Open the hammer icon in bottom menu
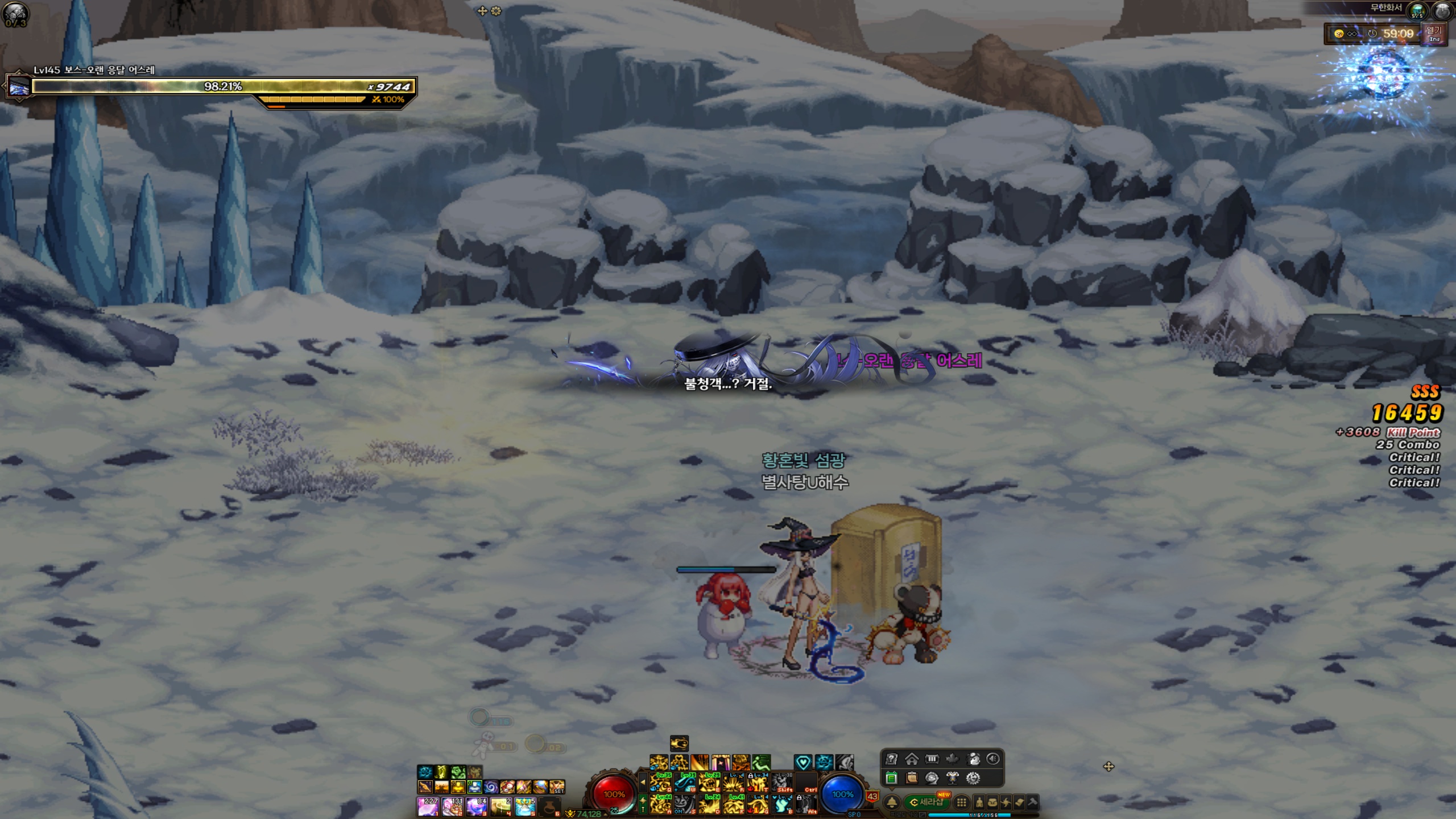 coord(1032,803)
